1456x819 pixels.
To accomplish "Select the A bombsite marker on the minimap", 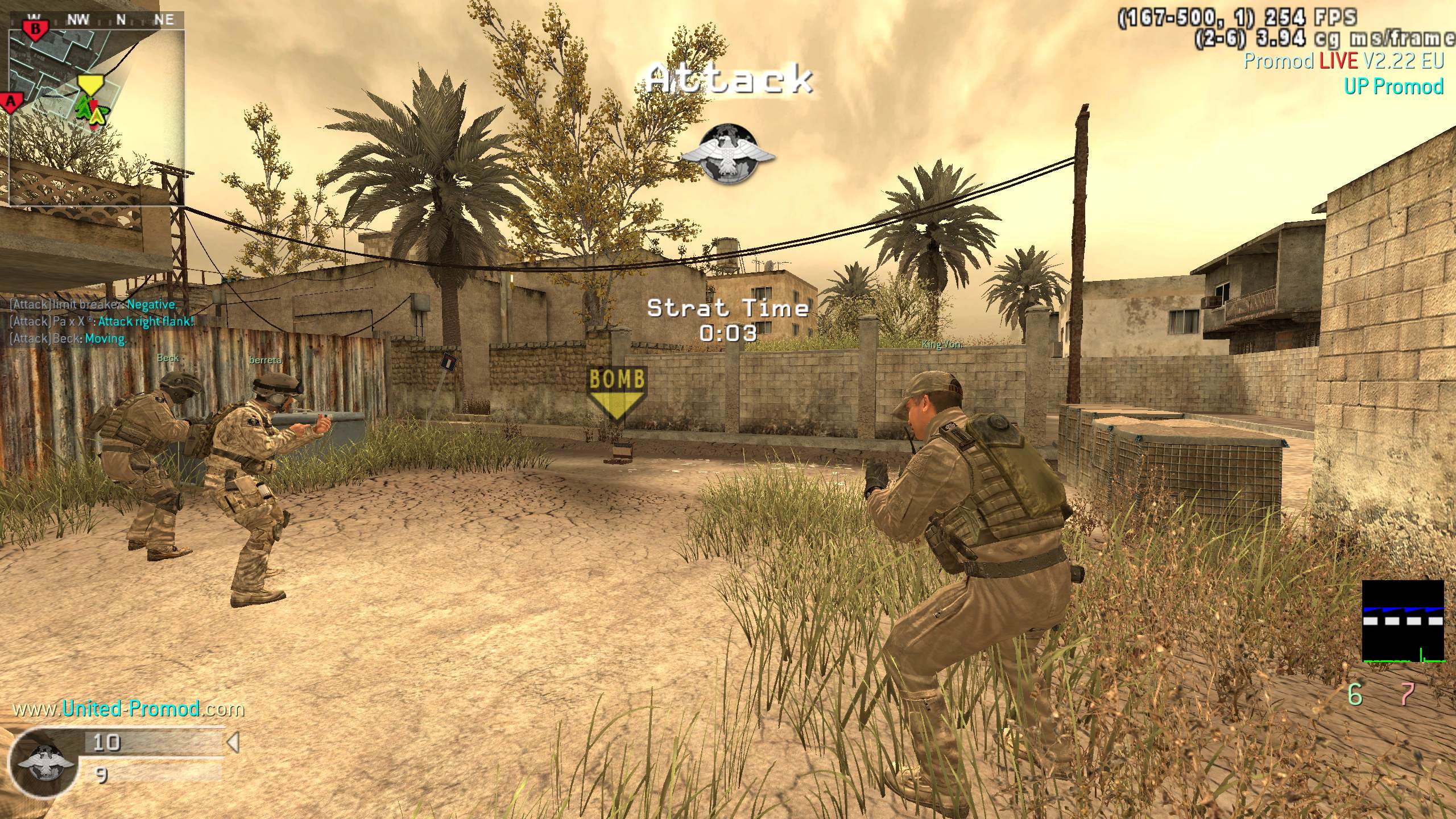I will pyautogui.click(x=11, y=102).
